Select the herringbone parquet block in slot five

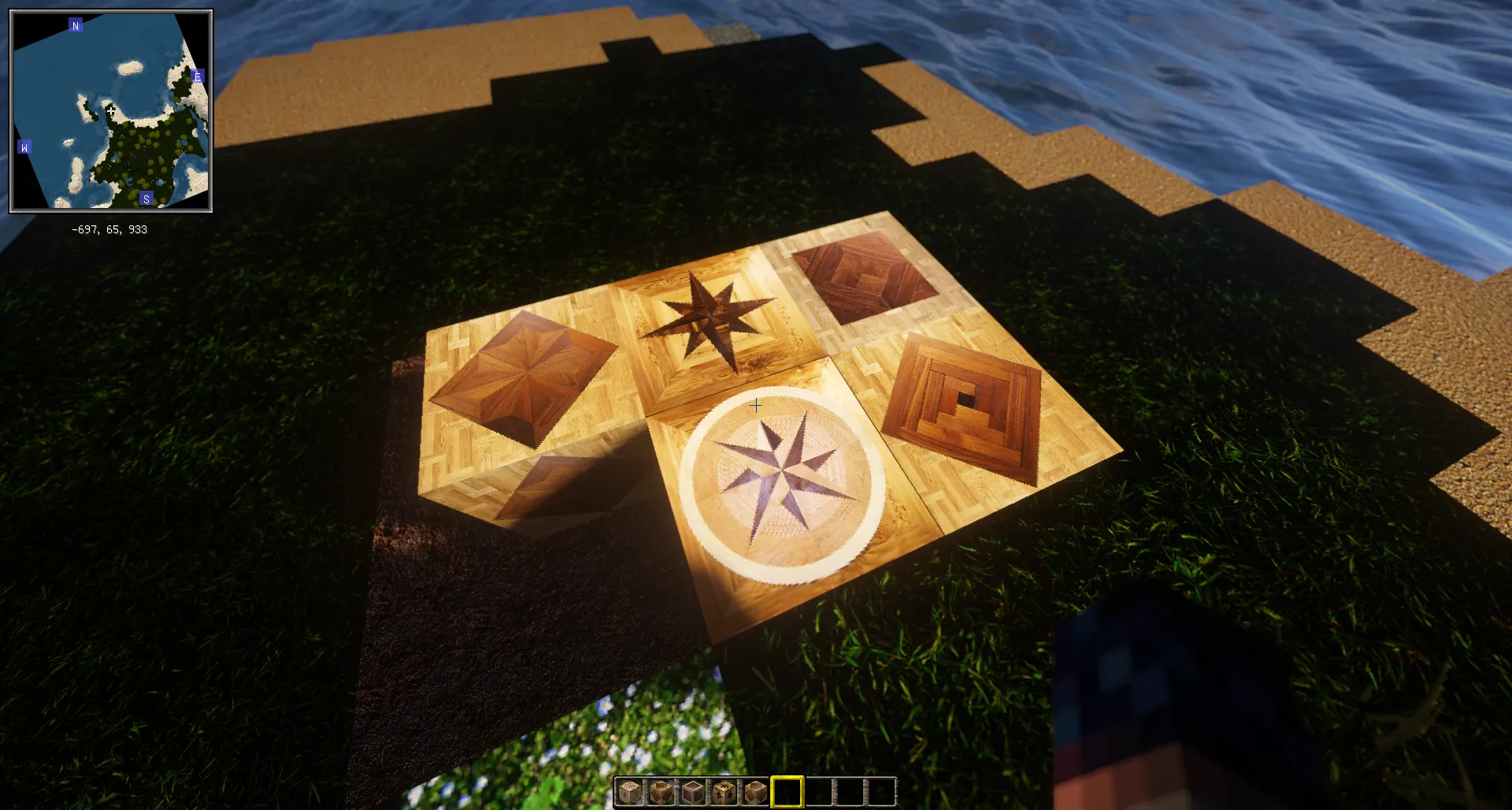coord(757,792)
